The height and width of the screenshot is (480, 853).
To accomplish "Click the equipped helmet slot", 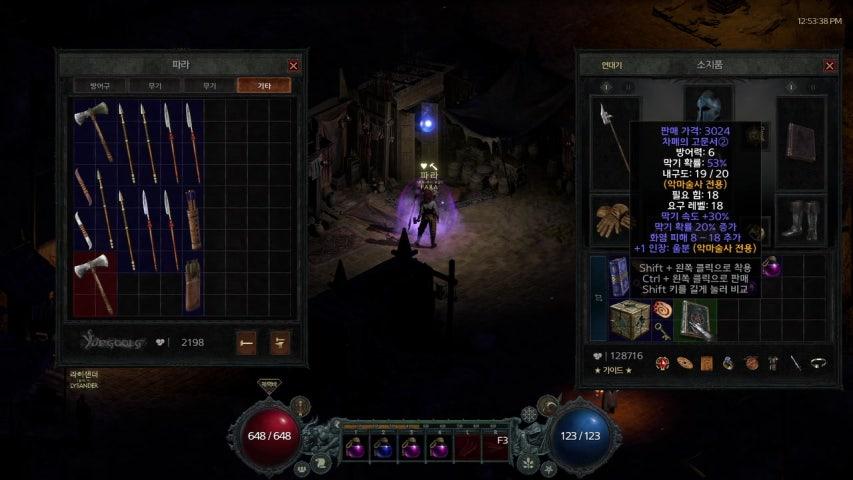I will pyautogui.click(x=708, y=103).
